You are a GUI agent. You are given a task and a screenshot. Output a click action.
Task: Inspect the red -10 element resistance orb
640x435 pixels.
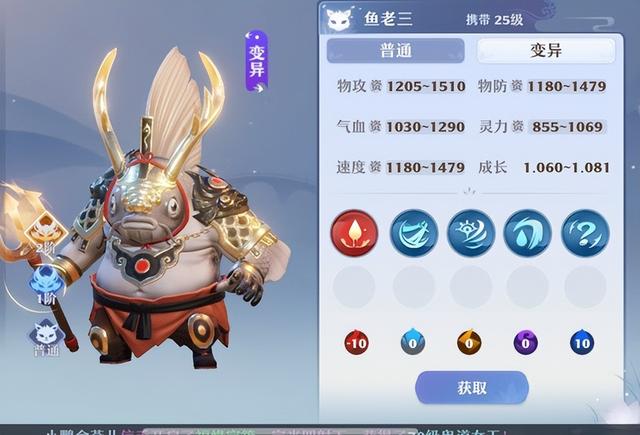click(x=355, y=343)
